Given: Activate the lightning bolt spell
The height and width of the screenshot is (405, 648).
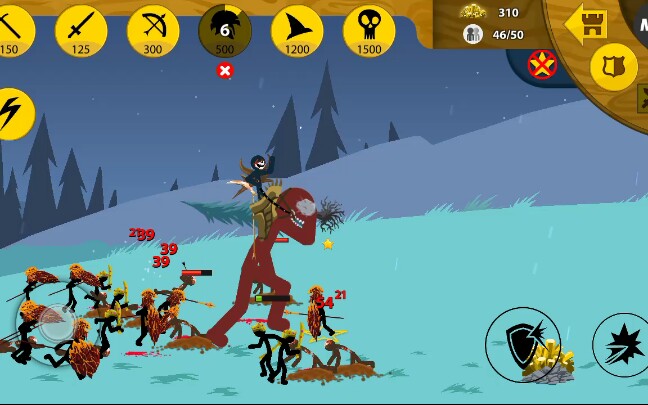Looking at the screenshot, I should pos(13,114).
